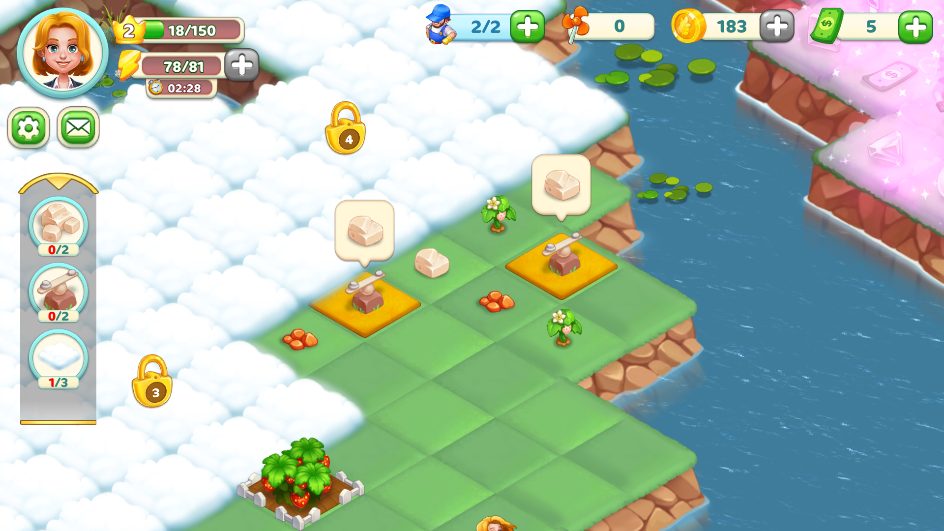Collect stone from the right quarry bubble
Screen dimensions: 944x531
[x=561, y=186]
